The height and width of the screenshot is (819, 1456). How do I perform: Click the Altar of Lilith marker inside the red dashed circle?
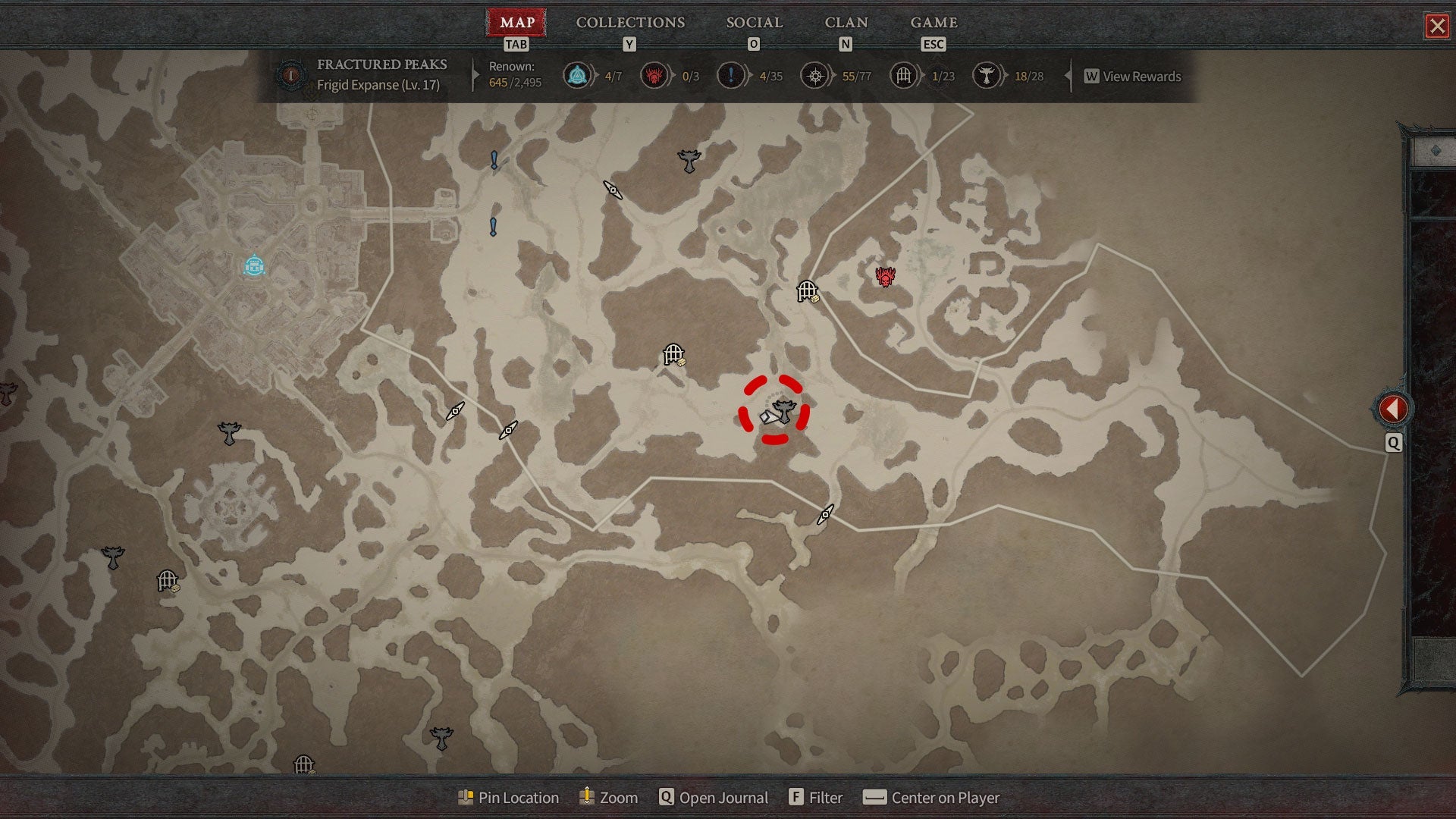(x=784, y=411)
